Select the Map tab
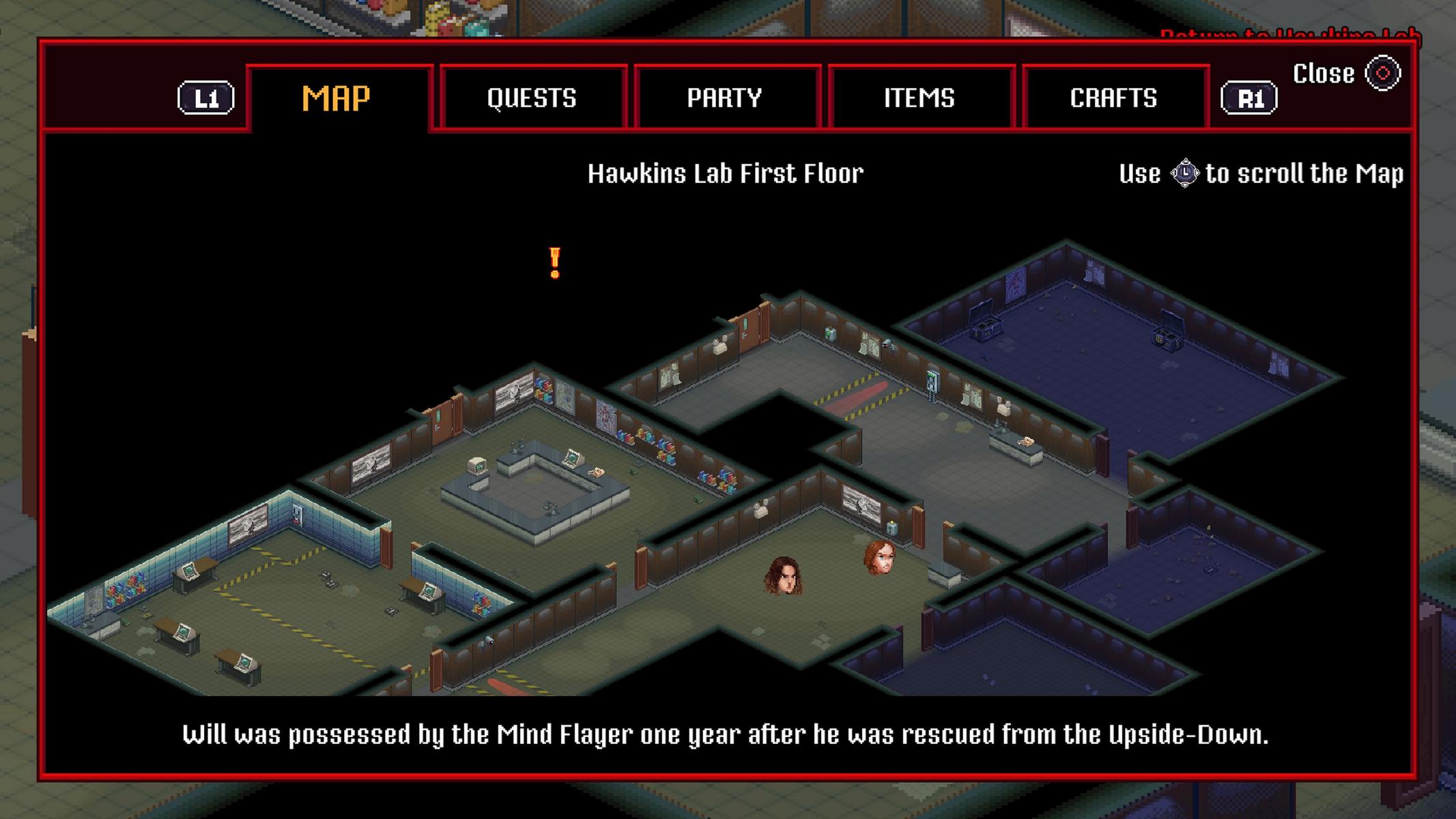Image resolution: width=1456 pixels, height=819 pixels. click(337, 98)
